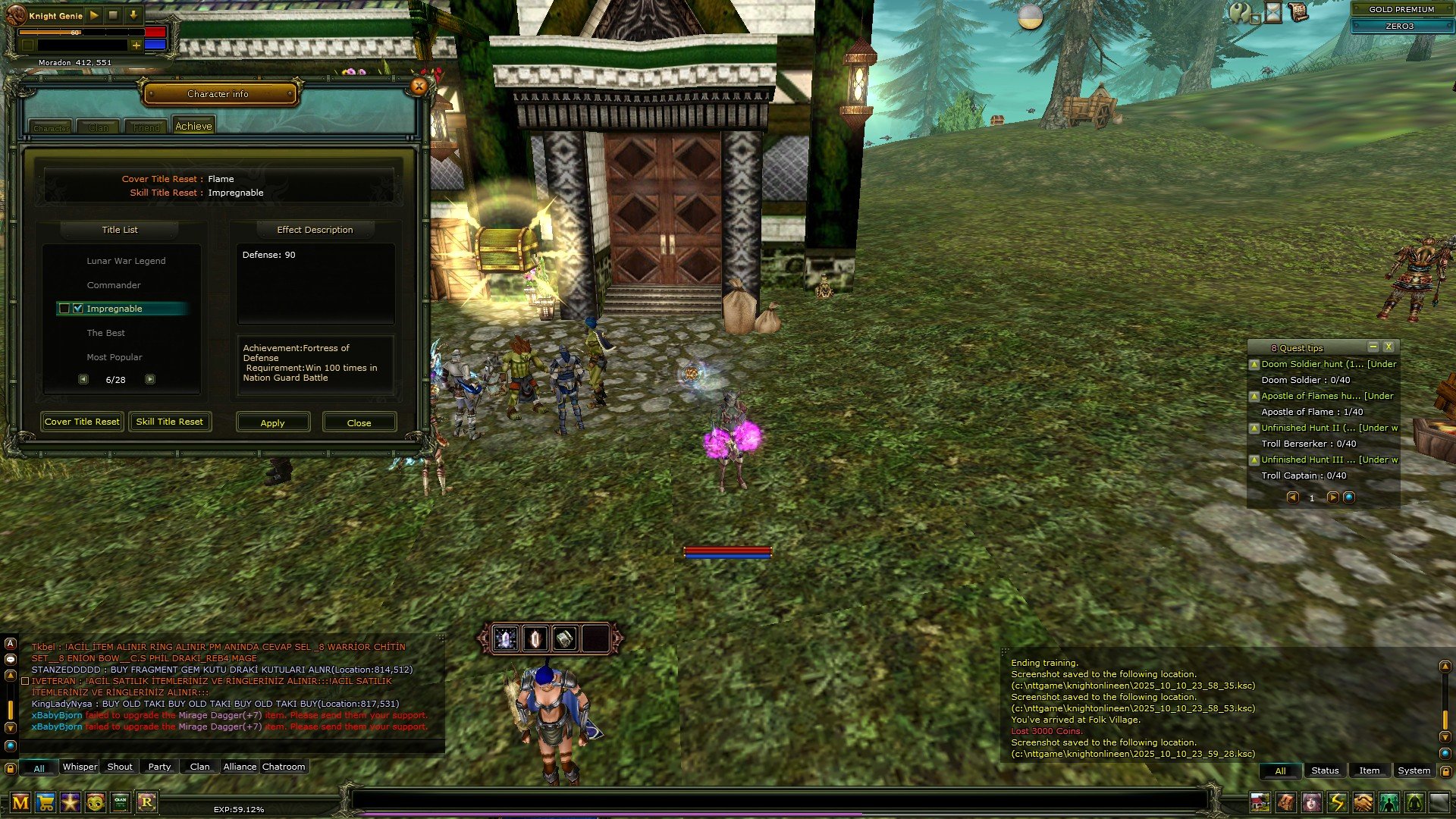The image size is (1456, 819).
Task: Start the Knight Genie play button
Action: [94, 15]
